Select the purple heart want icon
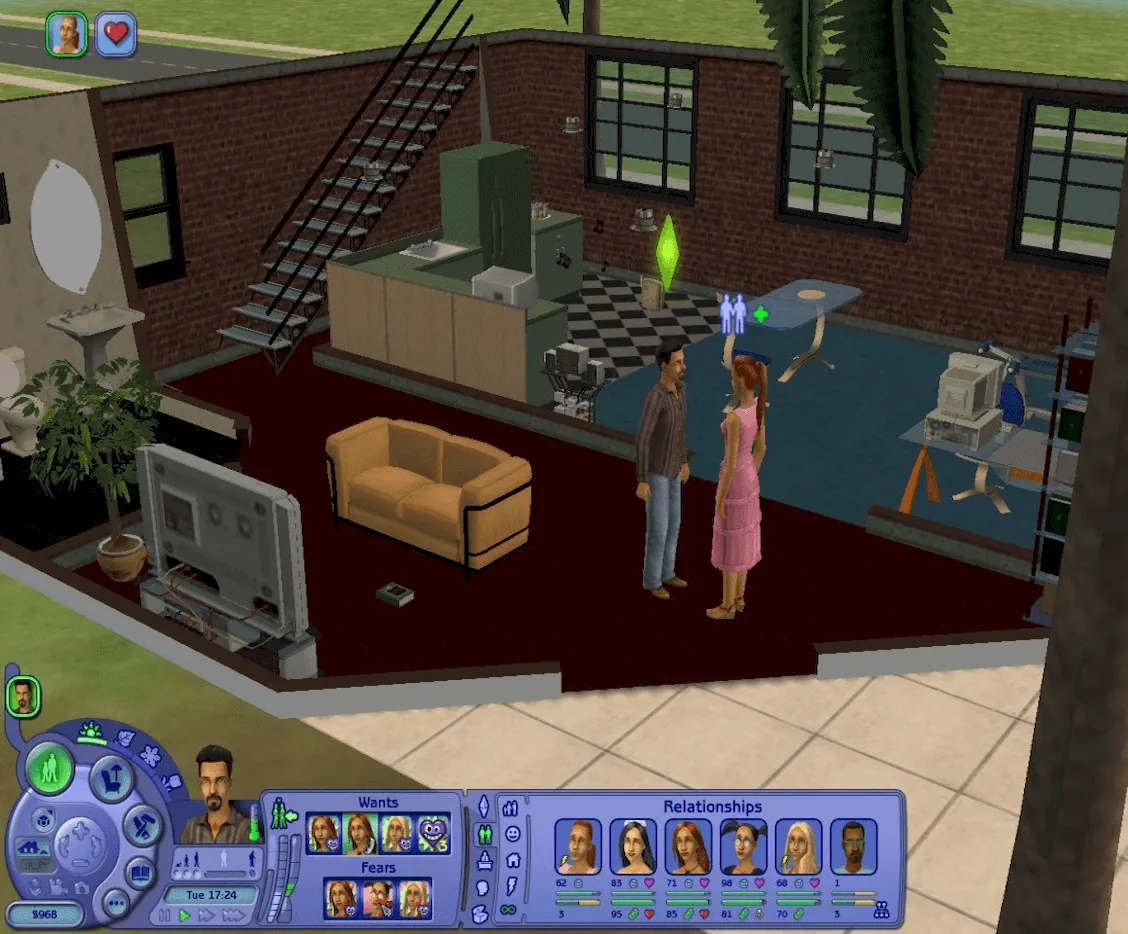Screen dimensions: 1128x934 pyautogui.click(x=432, y=833)
